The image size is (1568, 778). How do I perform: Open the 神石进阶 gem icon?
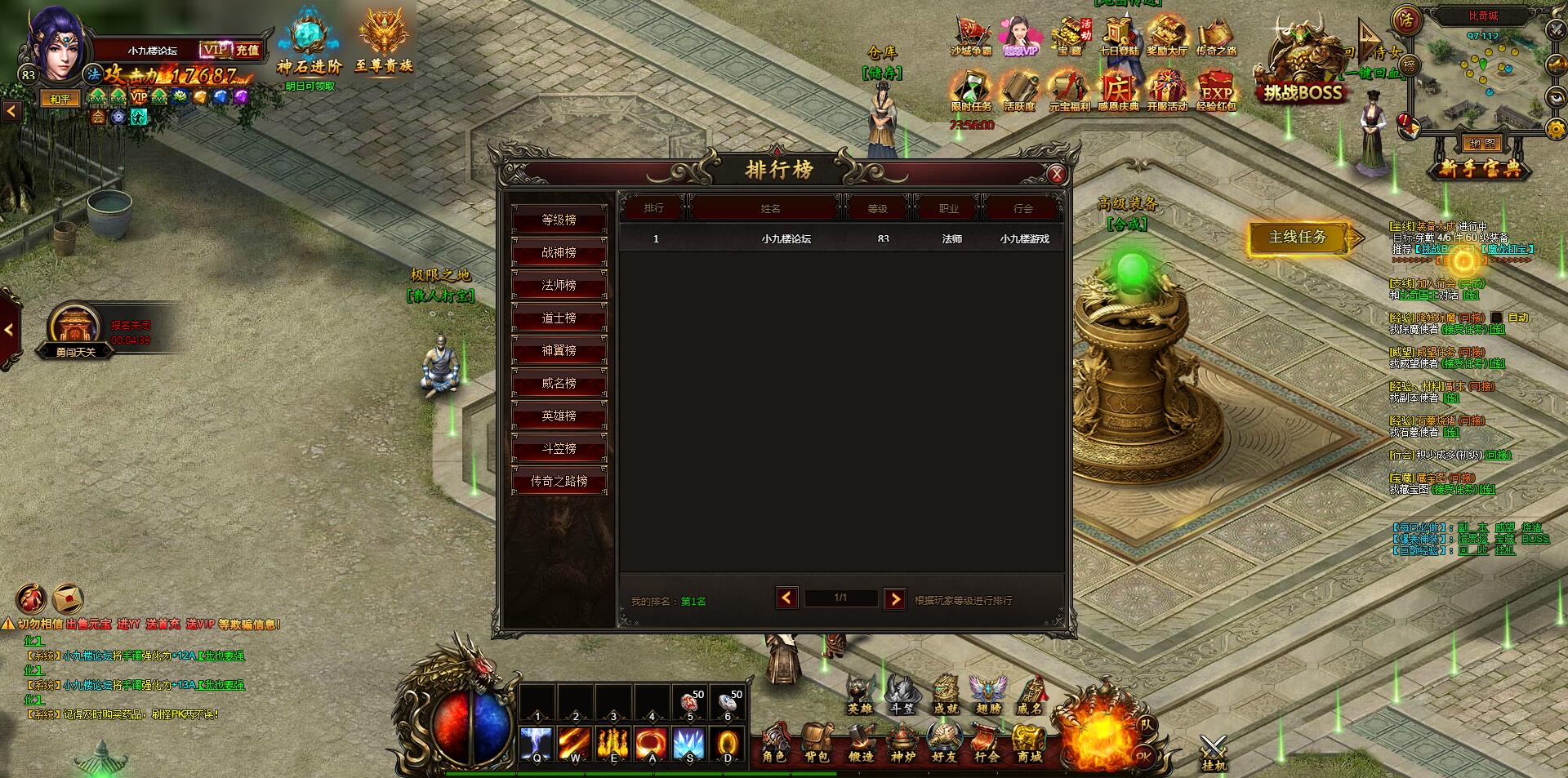[309, 45]
